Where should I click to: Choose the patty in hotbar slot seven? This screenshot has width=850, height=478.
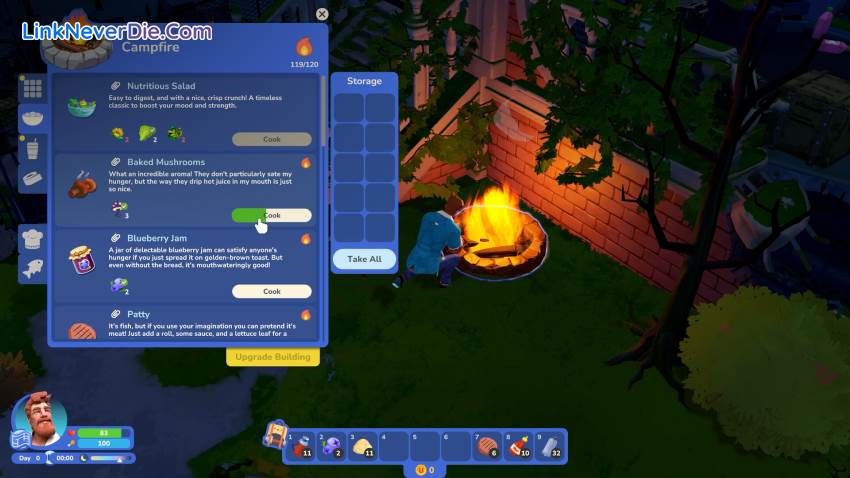487,446
